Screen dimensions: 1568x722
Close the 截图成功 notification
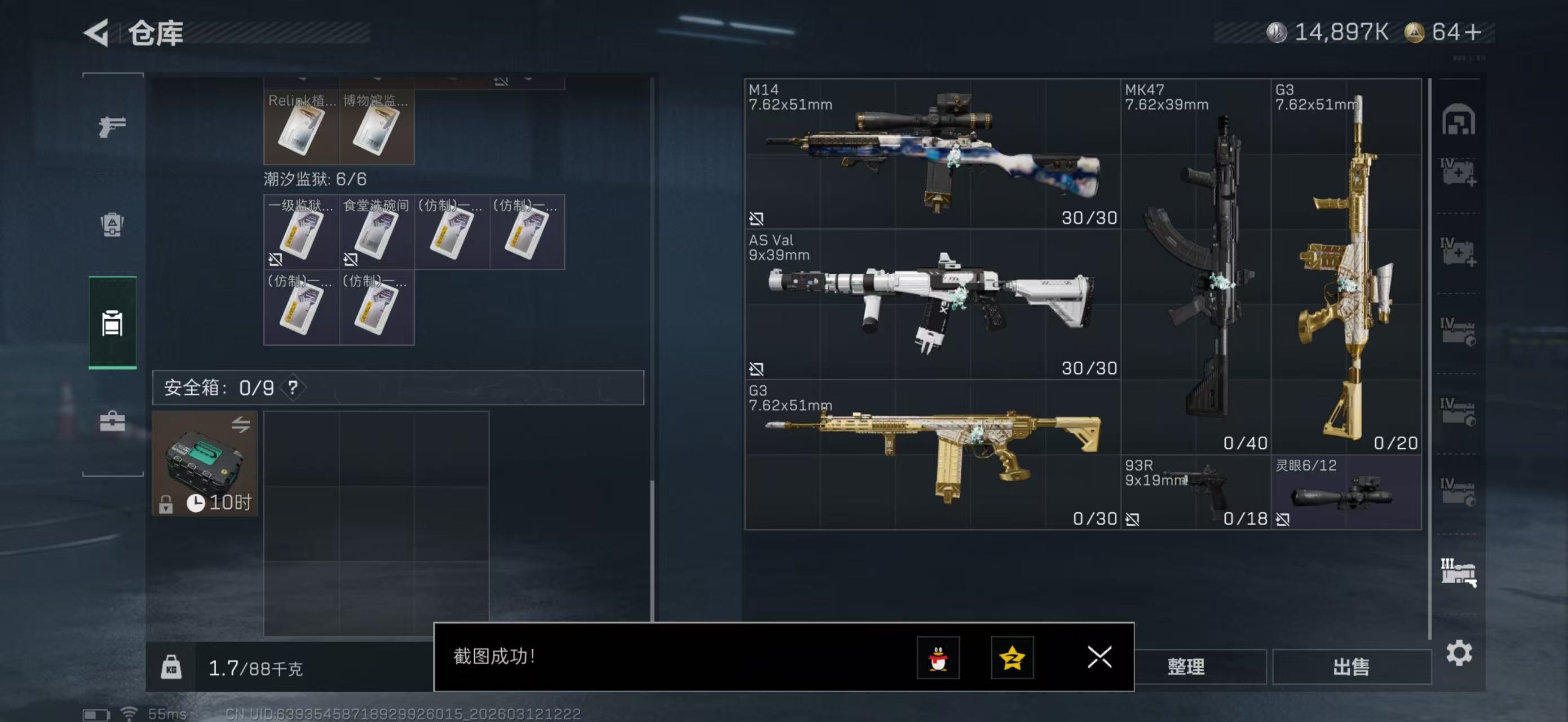click(x=1099, y=658)
